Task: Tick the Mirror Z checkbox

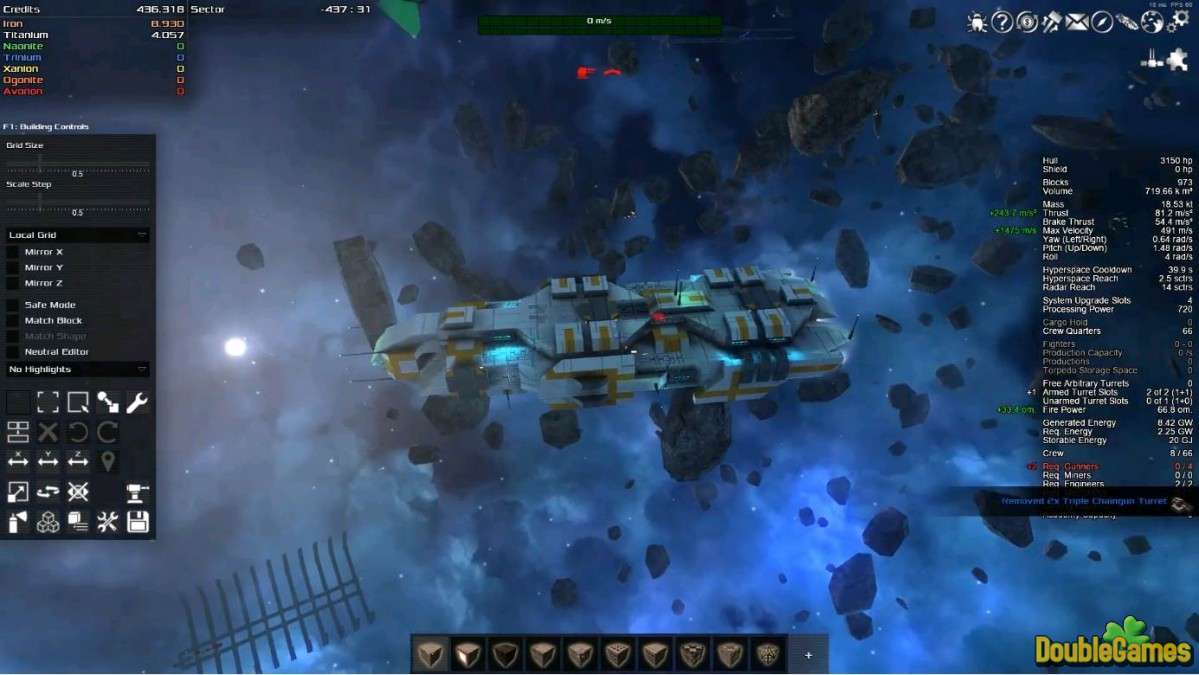Action: pos(13,283)
